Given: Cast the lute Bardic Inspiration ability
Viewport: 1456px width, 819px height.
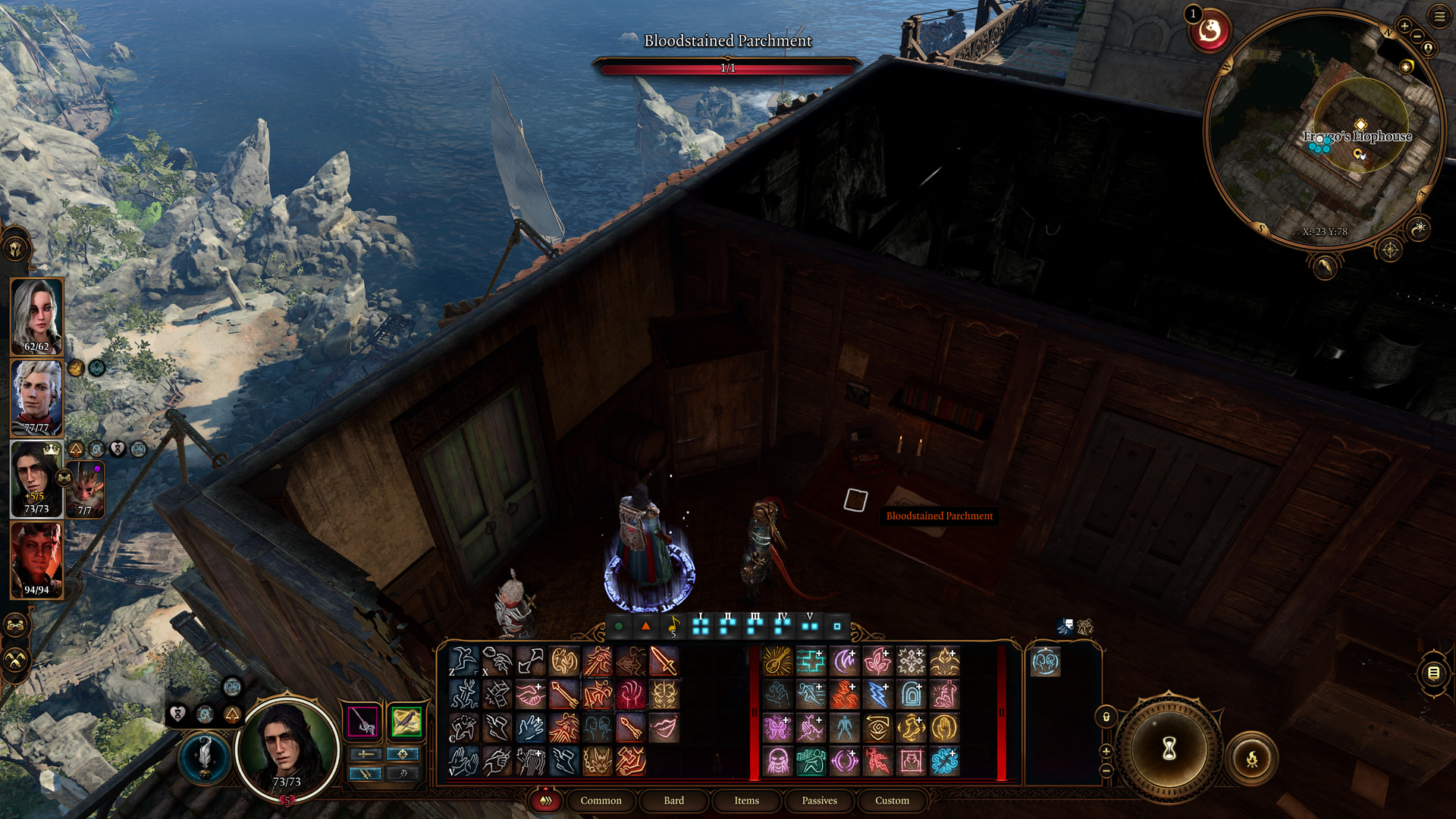Looking at the screenshot, I should click(777, 661).
